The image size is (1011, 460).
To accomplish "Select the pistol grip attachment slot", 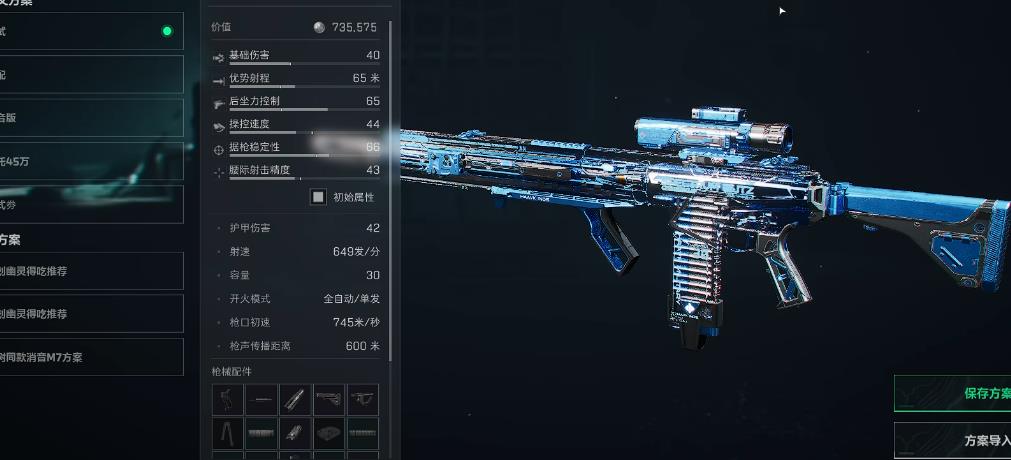I will [x=229, y=400].
